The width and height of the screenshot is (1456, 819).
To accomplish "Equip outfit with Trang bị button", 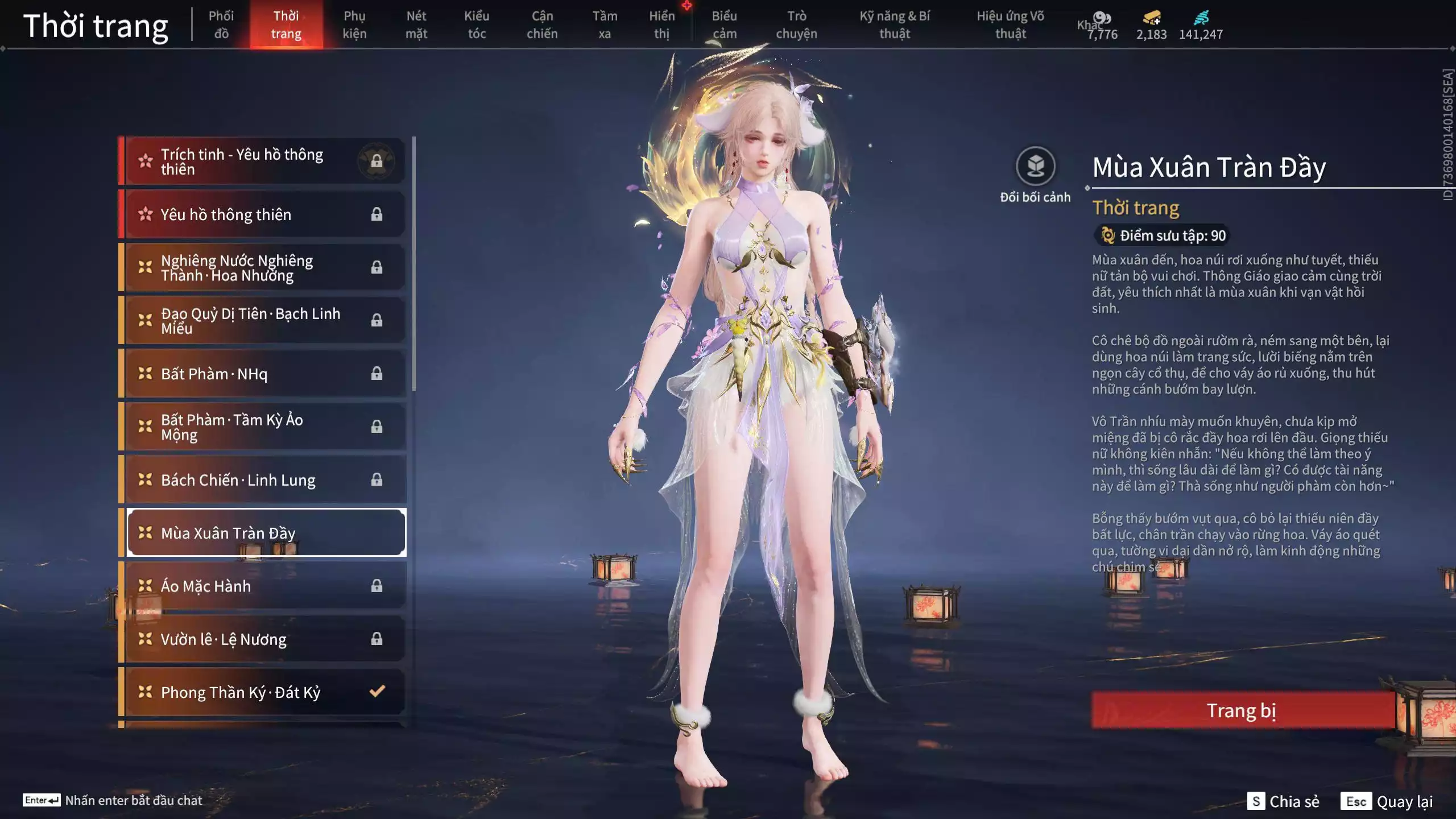I will pyautogui.click(x=1242, y=710).
